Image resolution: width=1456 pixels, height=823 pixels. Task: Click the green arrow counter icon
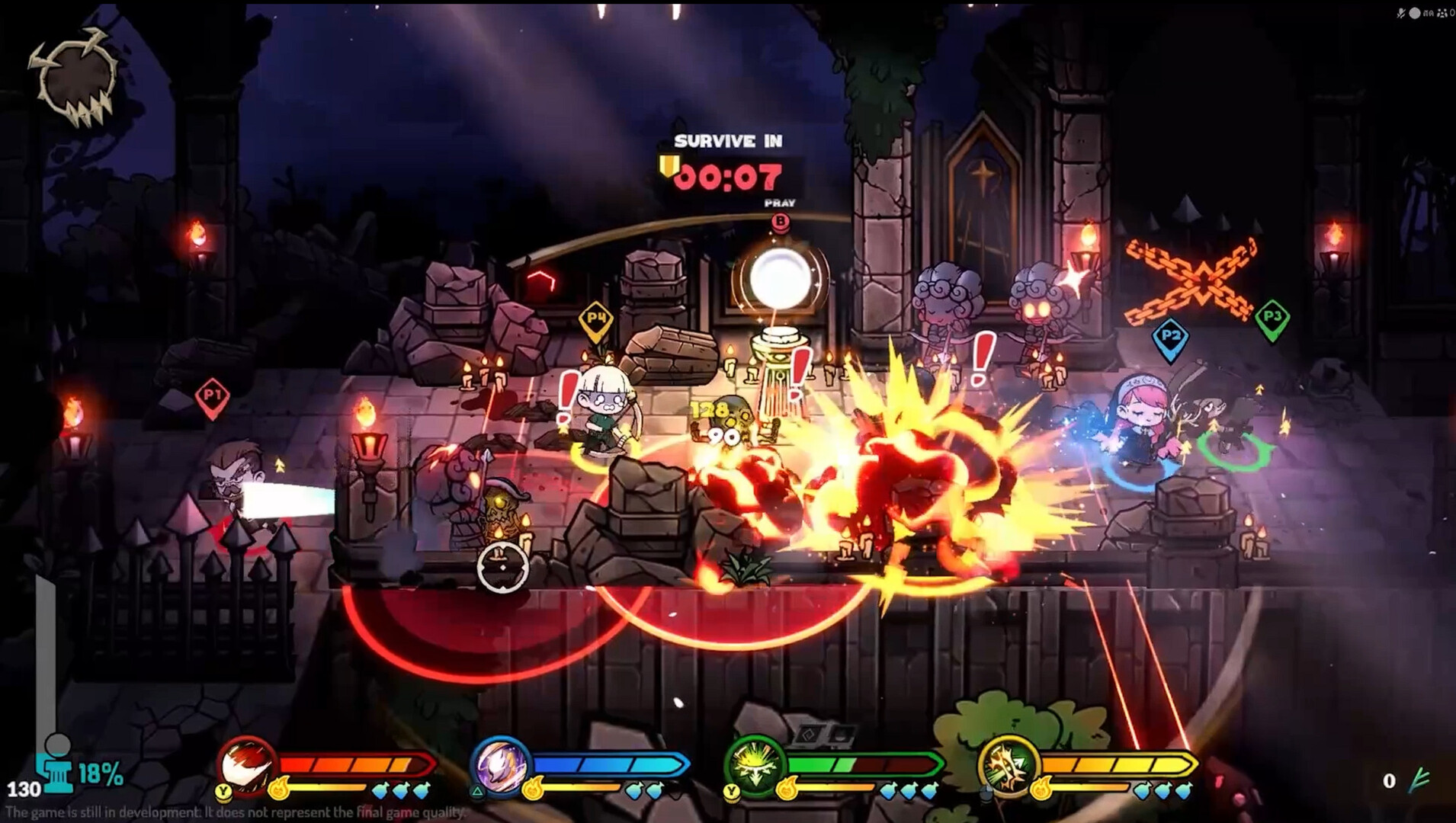coord(1419,780)
